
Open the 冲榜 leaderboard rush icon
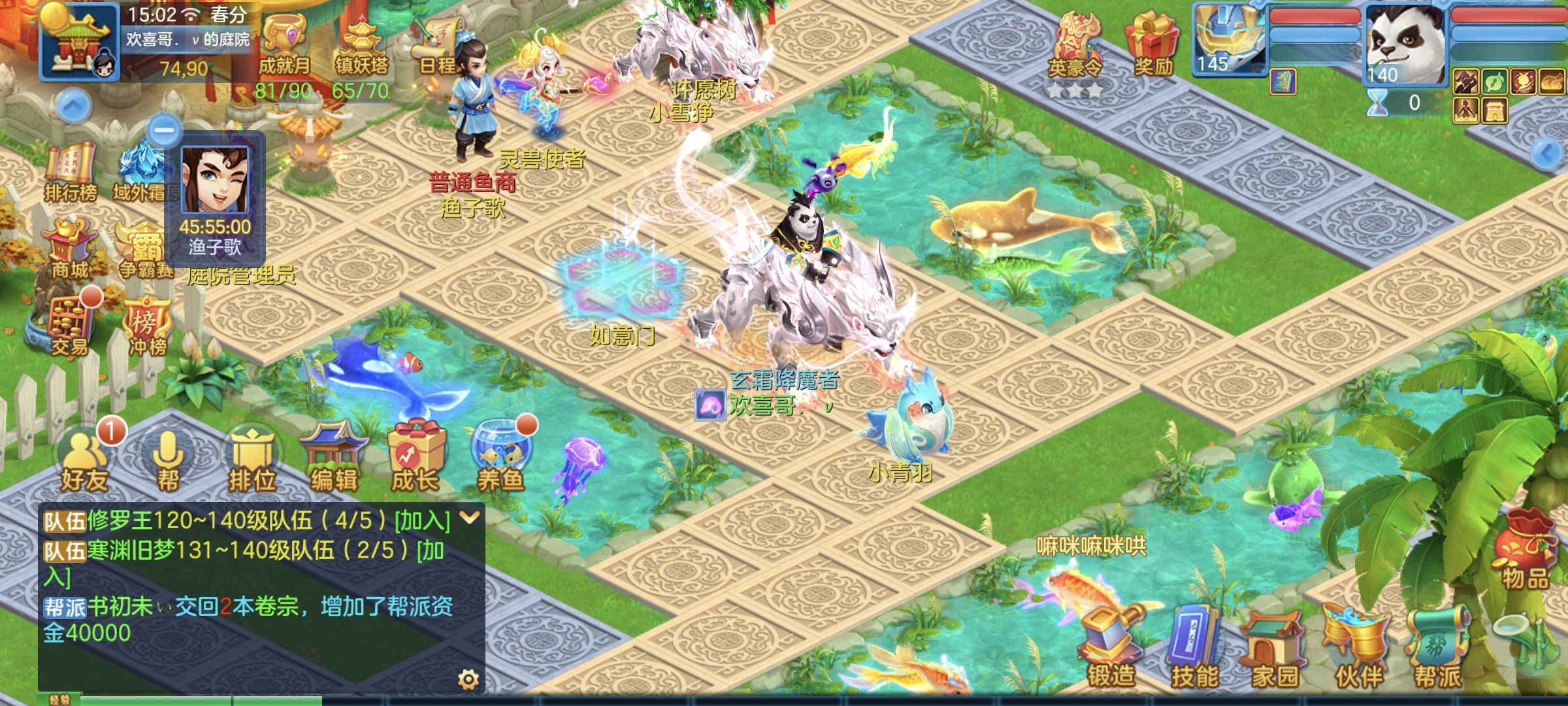pos(148,326)
